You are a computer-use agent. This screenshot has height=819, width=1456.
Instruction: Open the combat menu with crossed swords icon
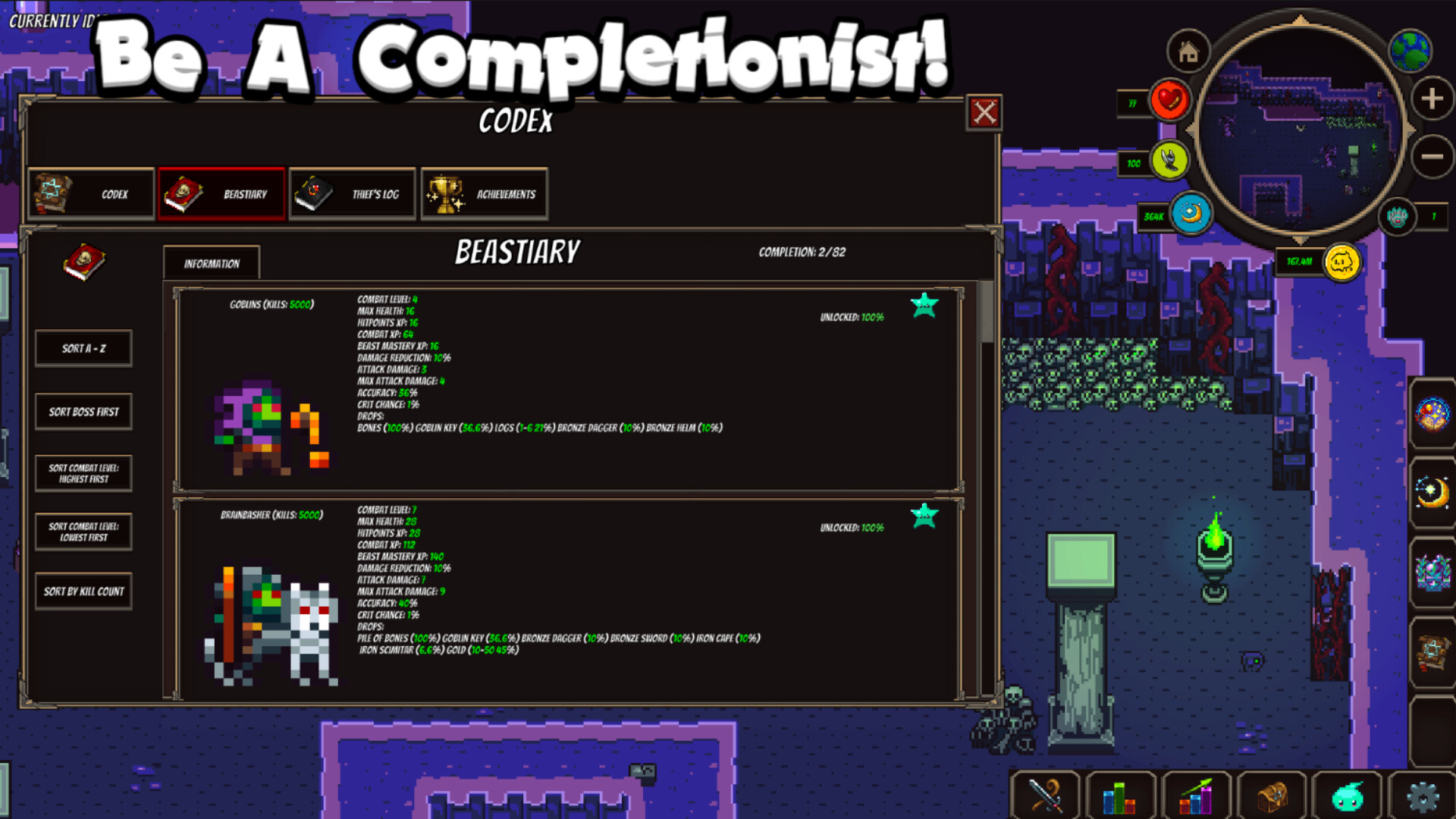point(1046,795)
